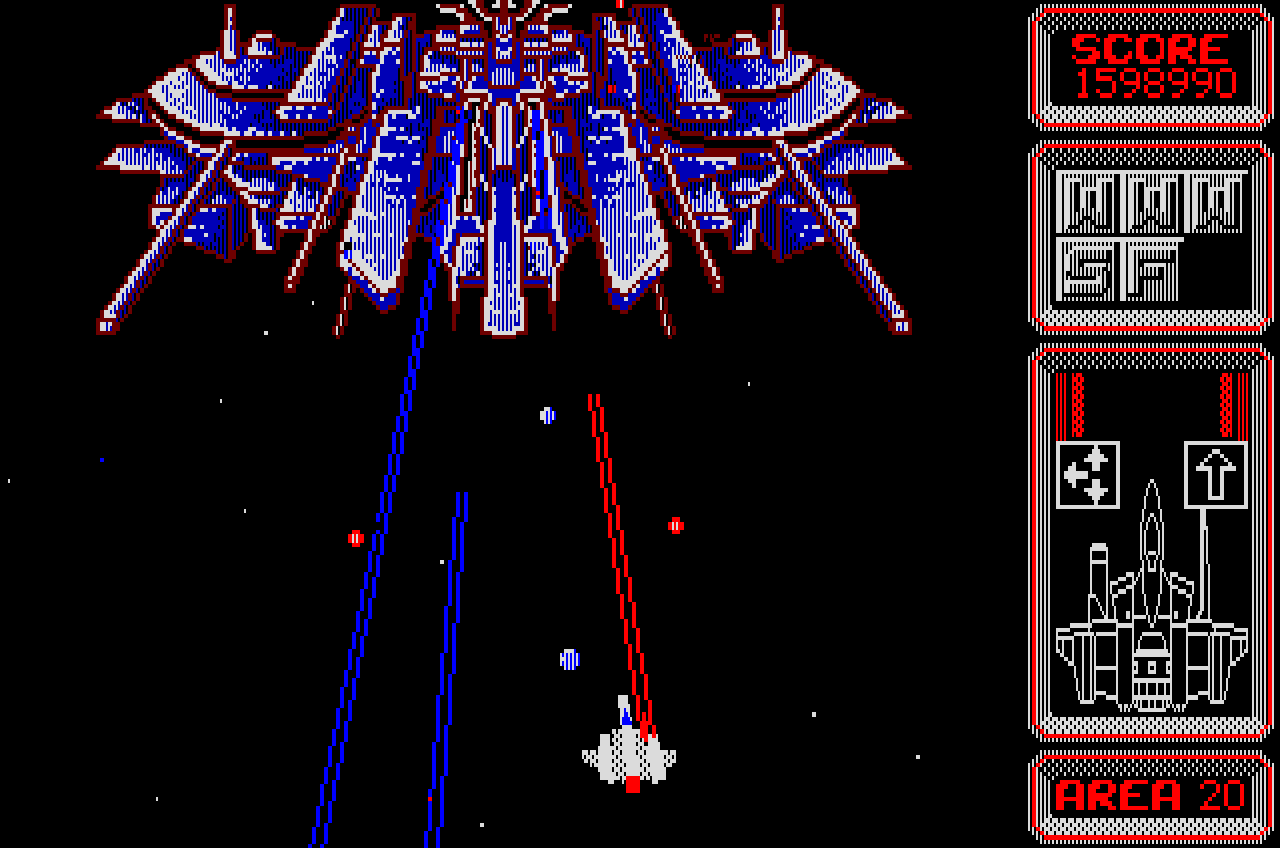Select the F weapon icon in inventory panel
Screen dimensions: 1280x848
1151,269
